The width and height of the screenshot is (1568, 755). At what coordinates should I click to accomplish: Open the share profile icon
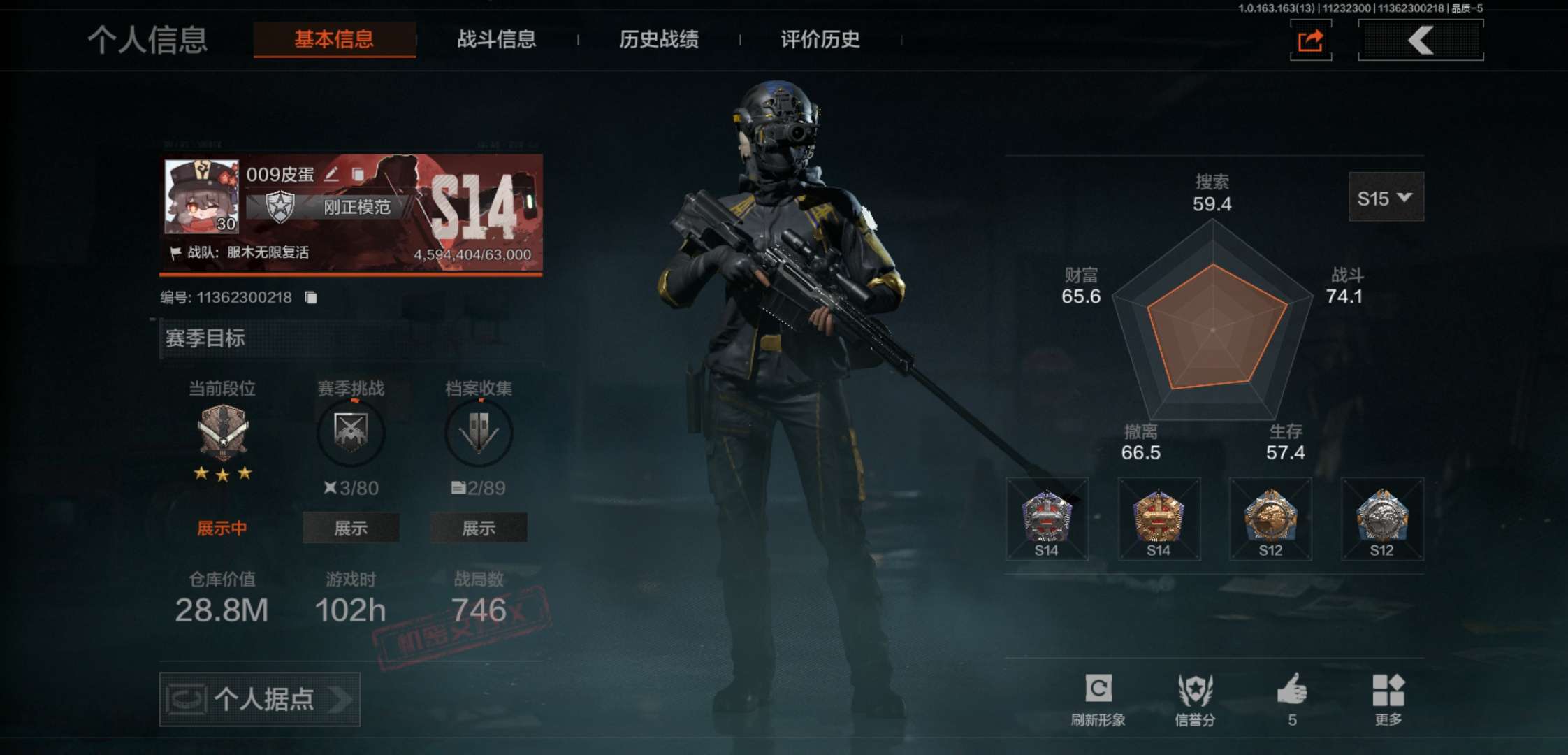point(1309,40)
